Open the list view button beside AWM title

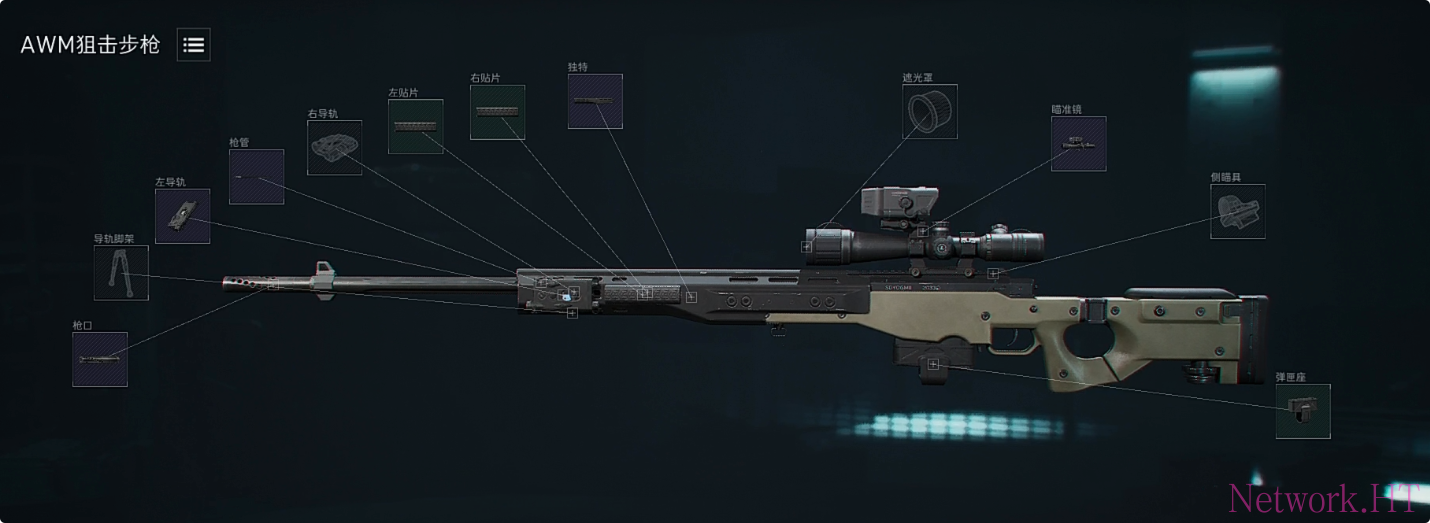point(194,45)
